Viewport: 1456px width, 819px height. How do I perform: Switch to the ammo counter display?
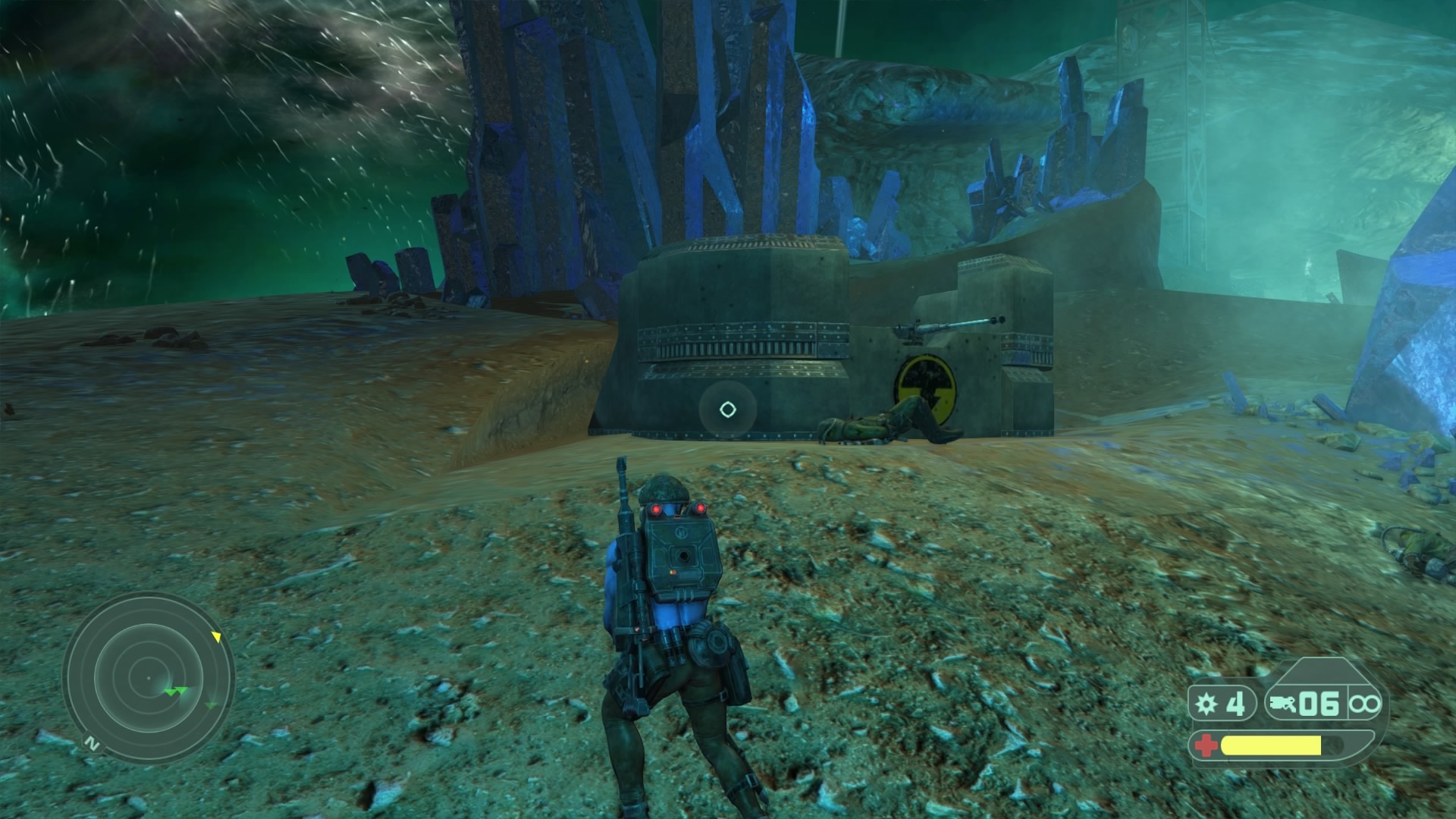click(1319, 704)
